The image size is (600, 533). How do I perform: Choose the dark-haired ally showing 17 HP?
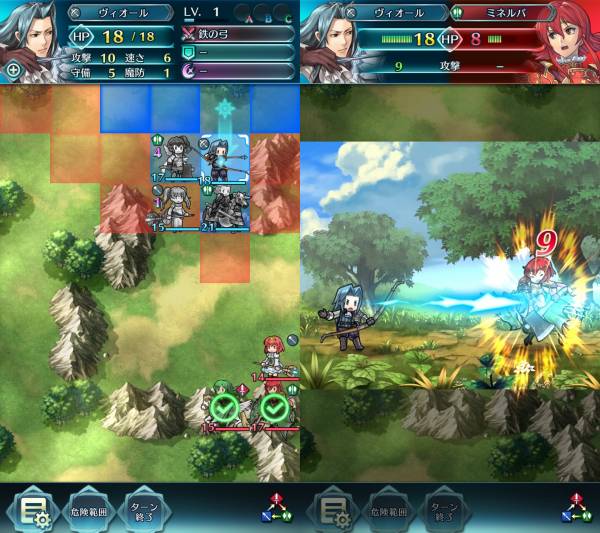pyautogui.click(x=174, y=158)
